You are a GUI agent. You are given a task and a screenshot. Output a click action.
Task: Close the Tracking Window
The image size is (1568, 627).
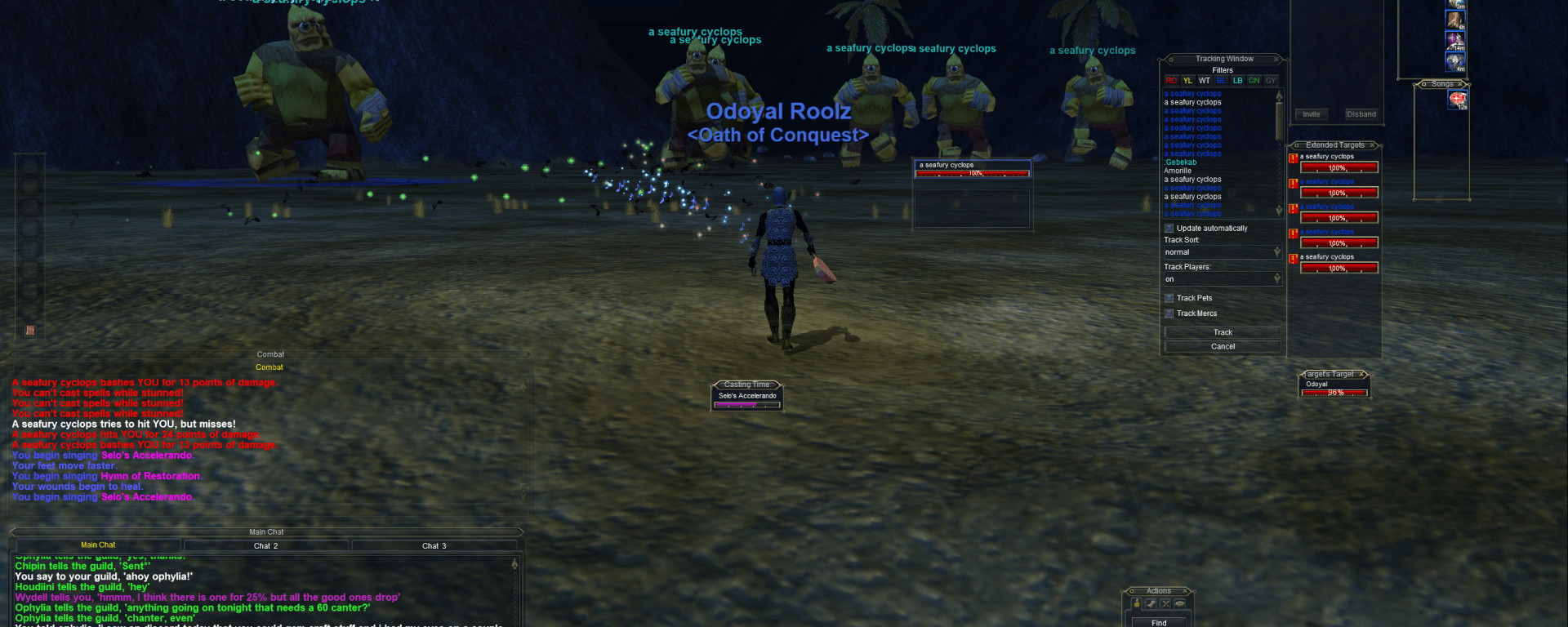coord(1276,59)
